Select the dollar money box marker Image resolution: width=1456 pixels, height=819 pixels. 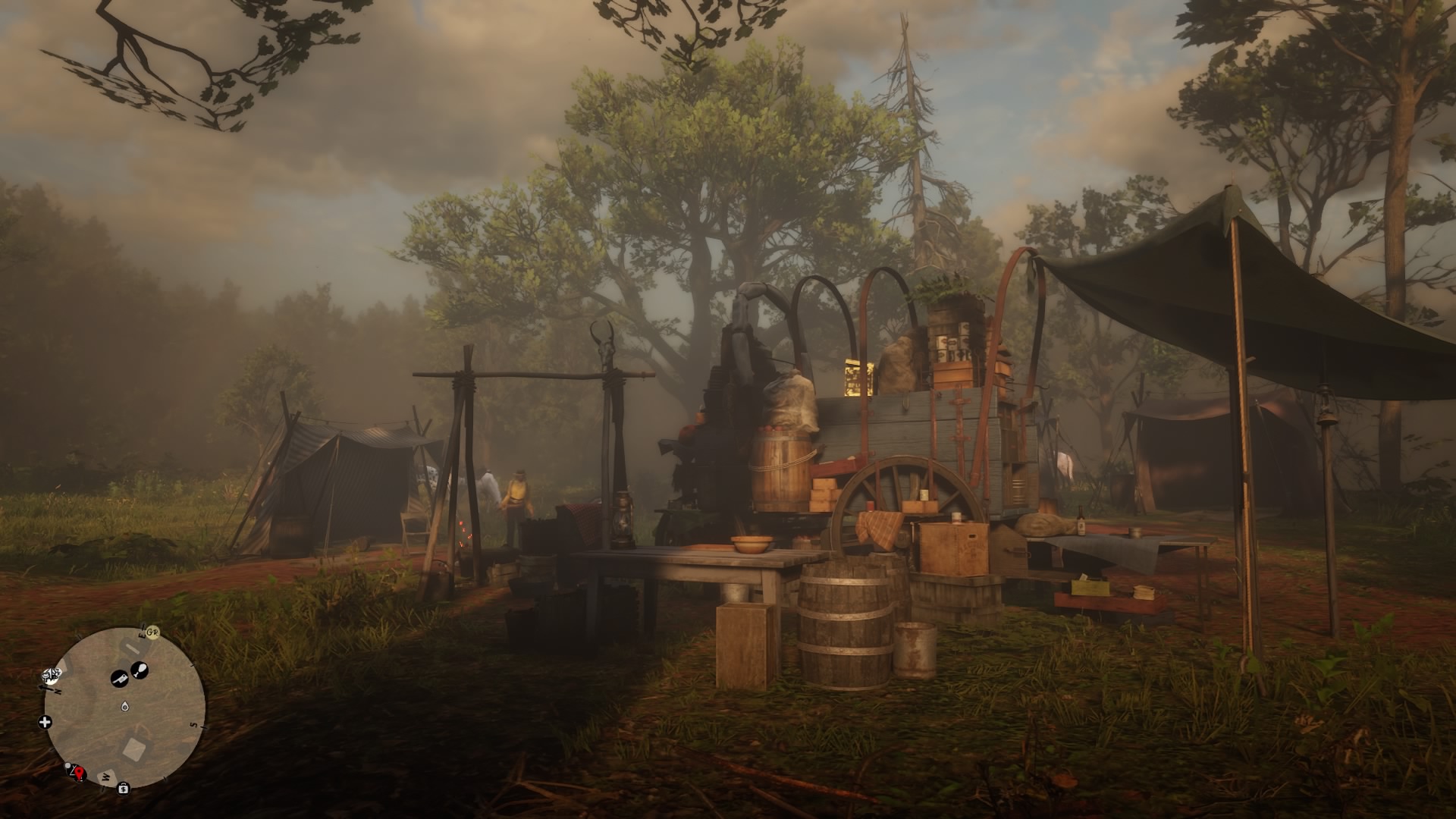(123, 788)
